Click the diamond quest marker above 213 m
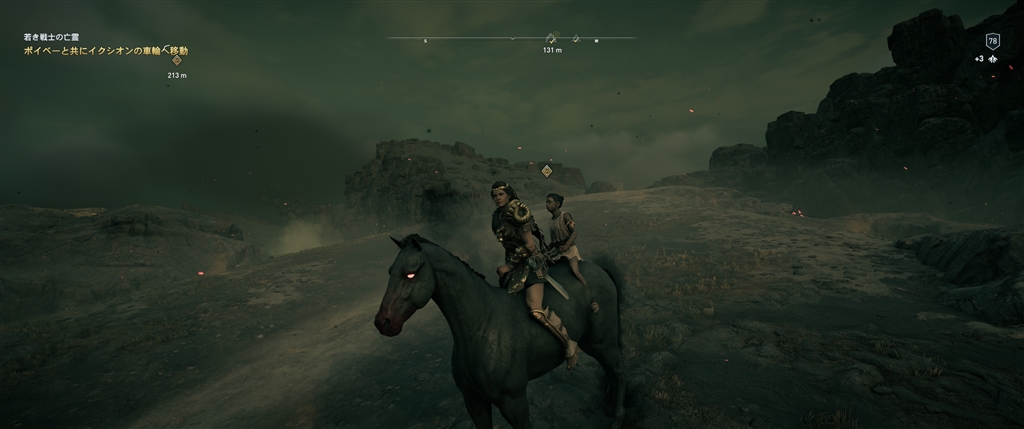The width and height of the screenshot is (1024, 429). point(177,61)
